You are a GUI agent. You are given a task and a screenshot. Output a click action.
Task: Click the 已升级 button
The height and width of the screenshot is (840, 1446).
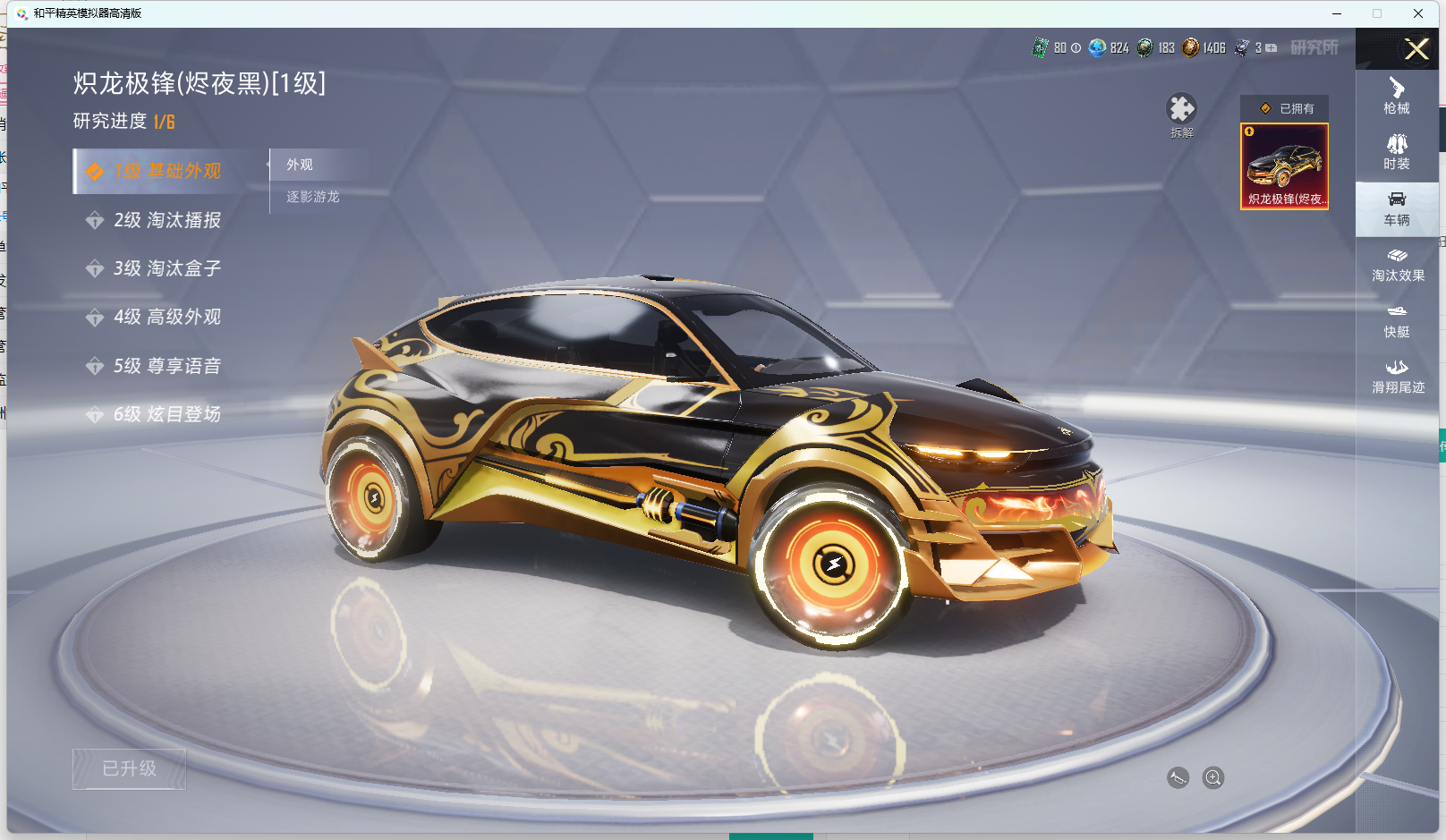[130, 768]
